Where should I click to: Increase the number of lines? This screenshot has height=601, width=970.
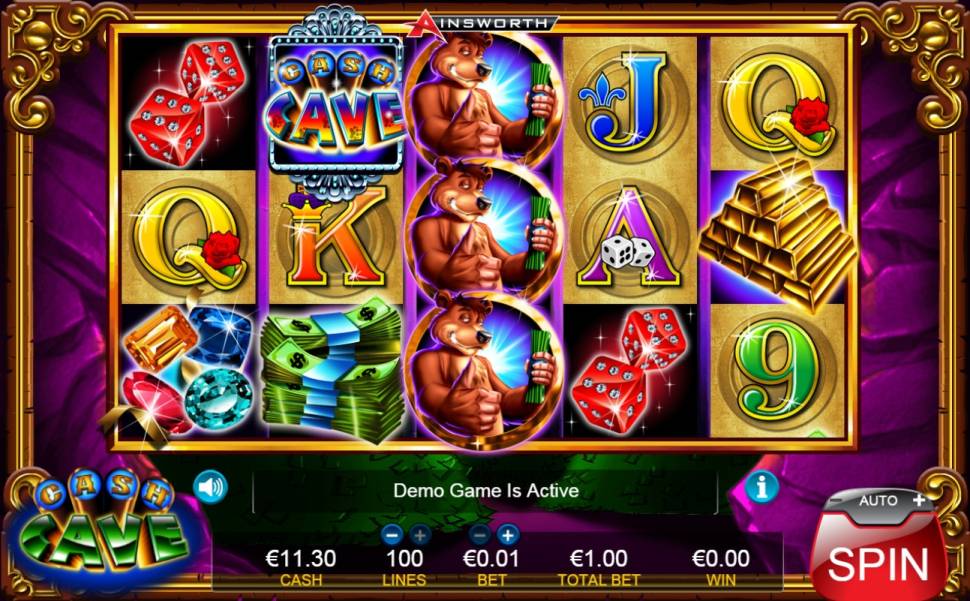coord(419,534)
